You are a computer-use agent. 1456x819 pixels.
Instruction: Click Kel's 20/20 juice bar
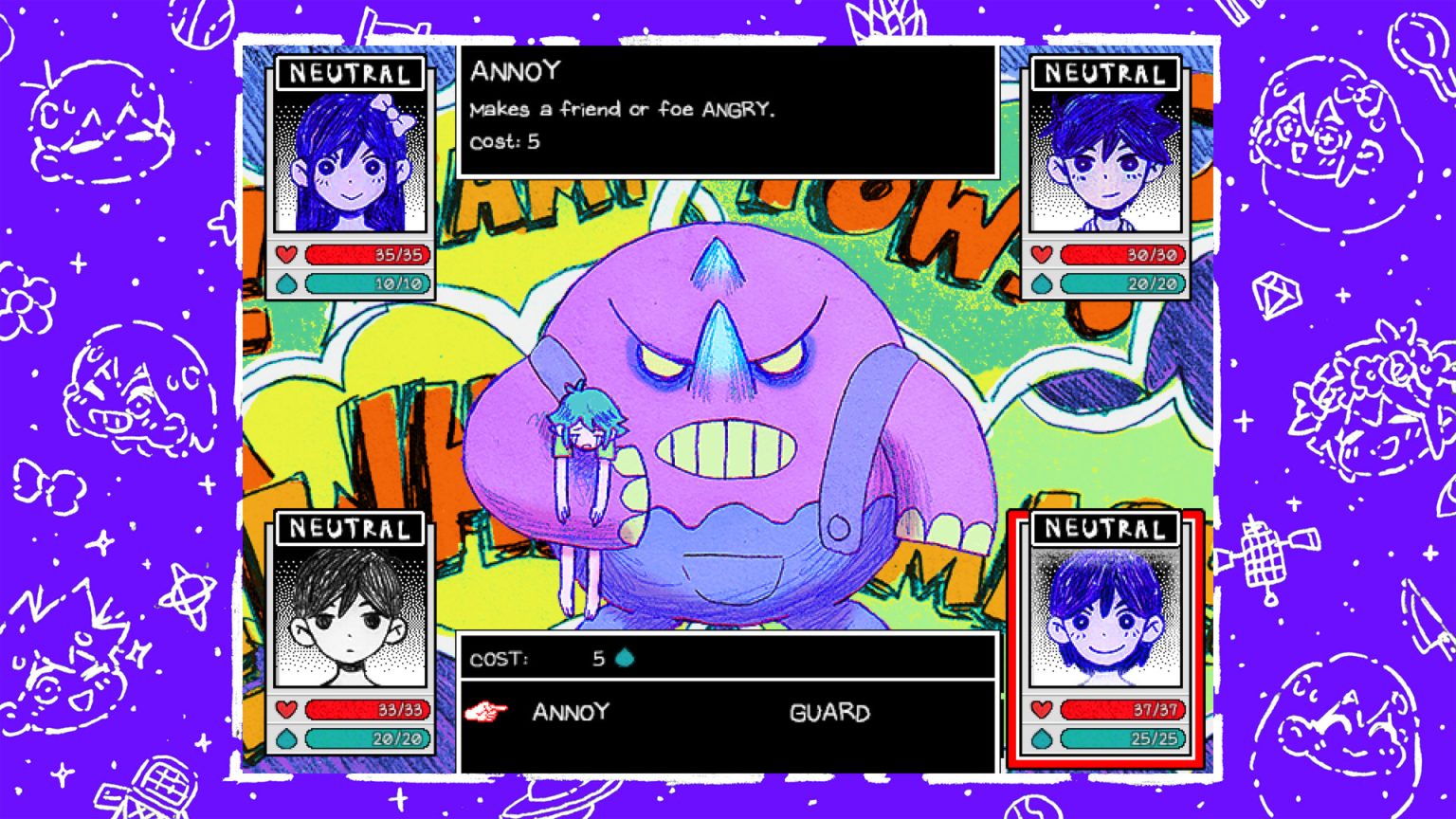tap(1123, 282)
